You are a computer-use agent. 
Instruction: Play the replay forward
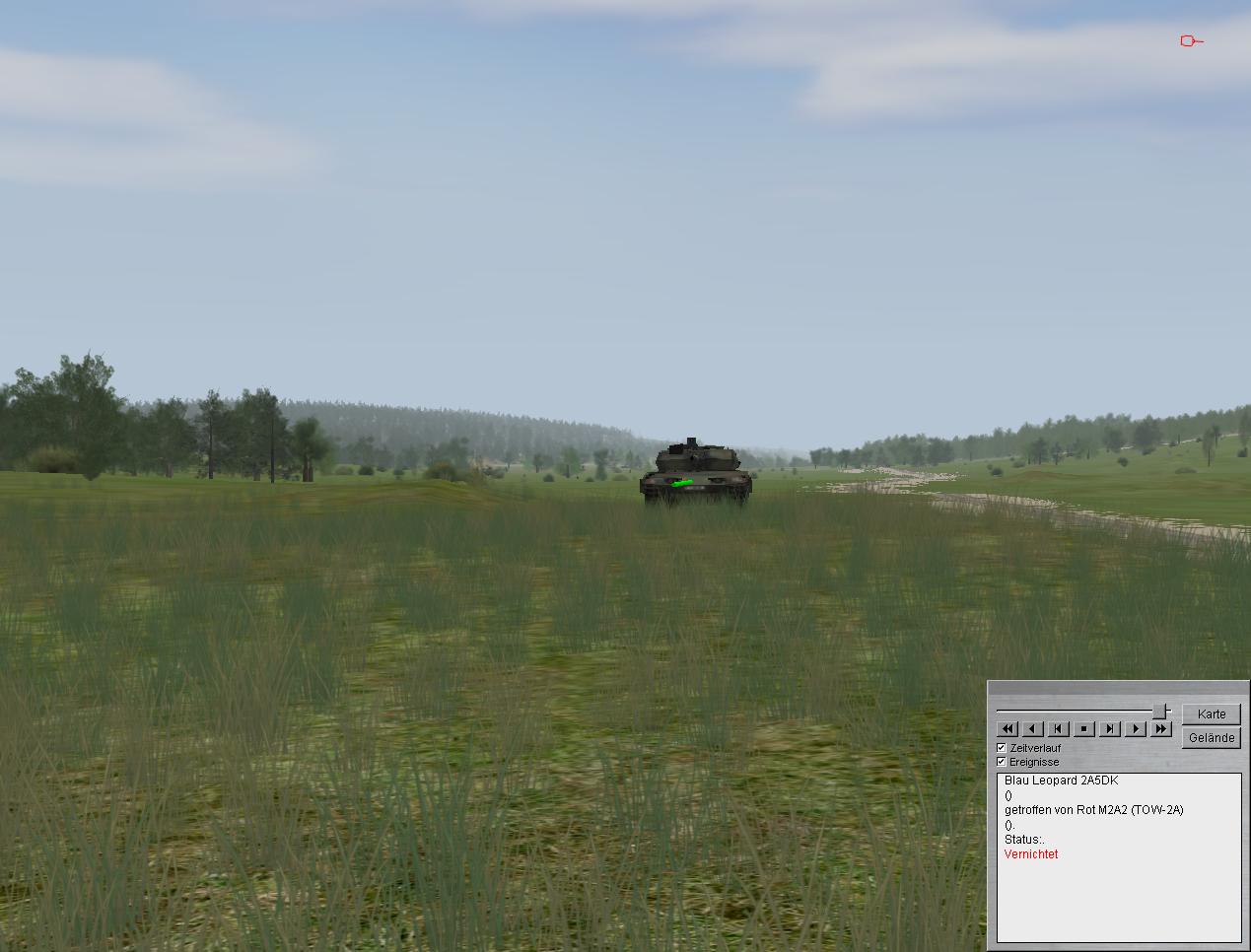point(1136,729)
